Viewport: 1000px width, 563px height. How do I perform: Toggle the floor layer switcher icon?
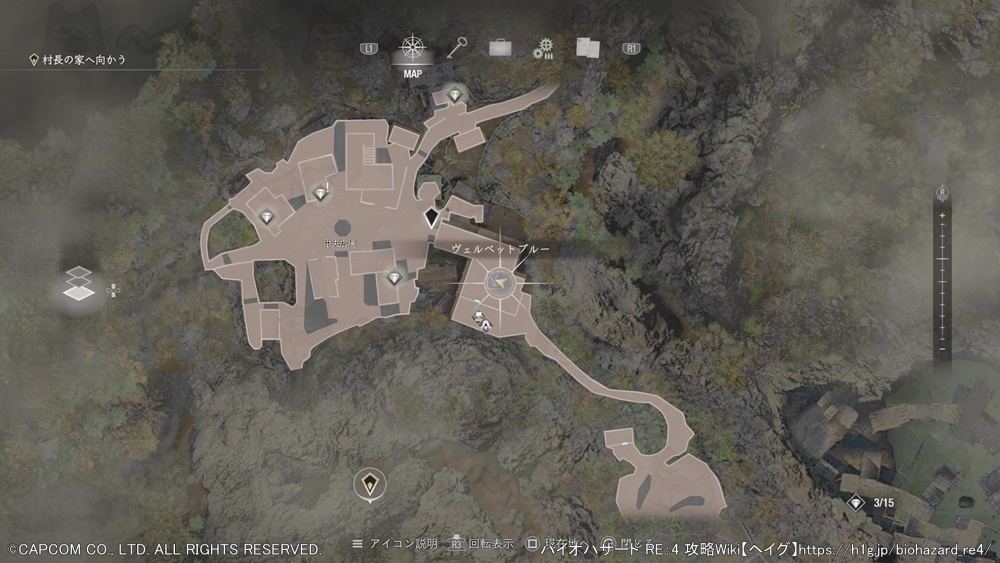point(79,284)
